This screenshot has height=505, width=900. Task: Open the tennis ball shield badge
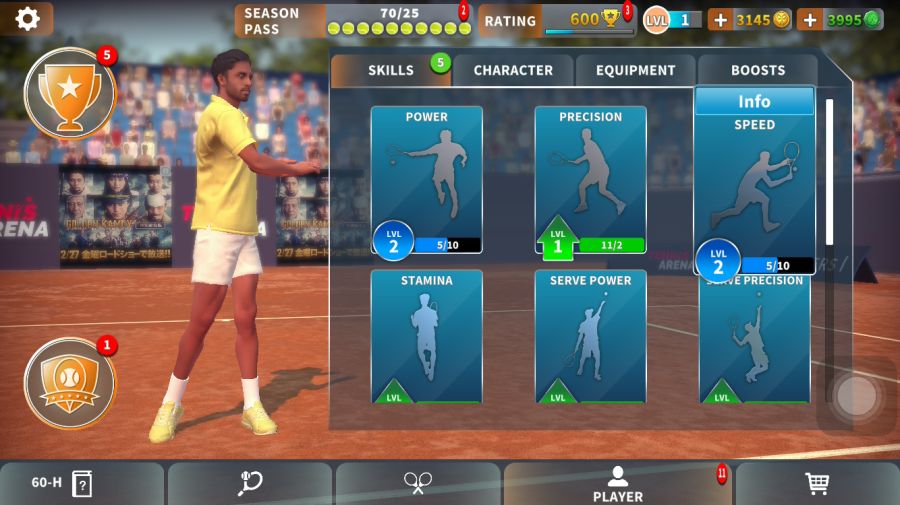click(x=69, y=382)
